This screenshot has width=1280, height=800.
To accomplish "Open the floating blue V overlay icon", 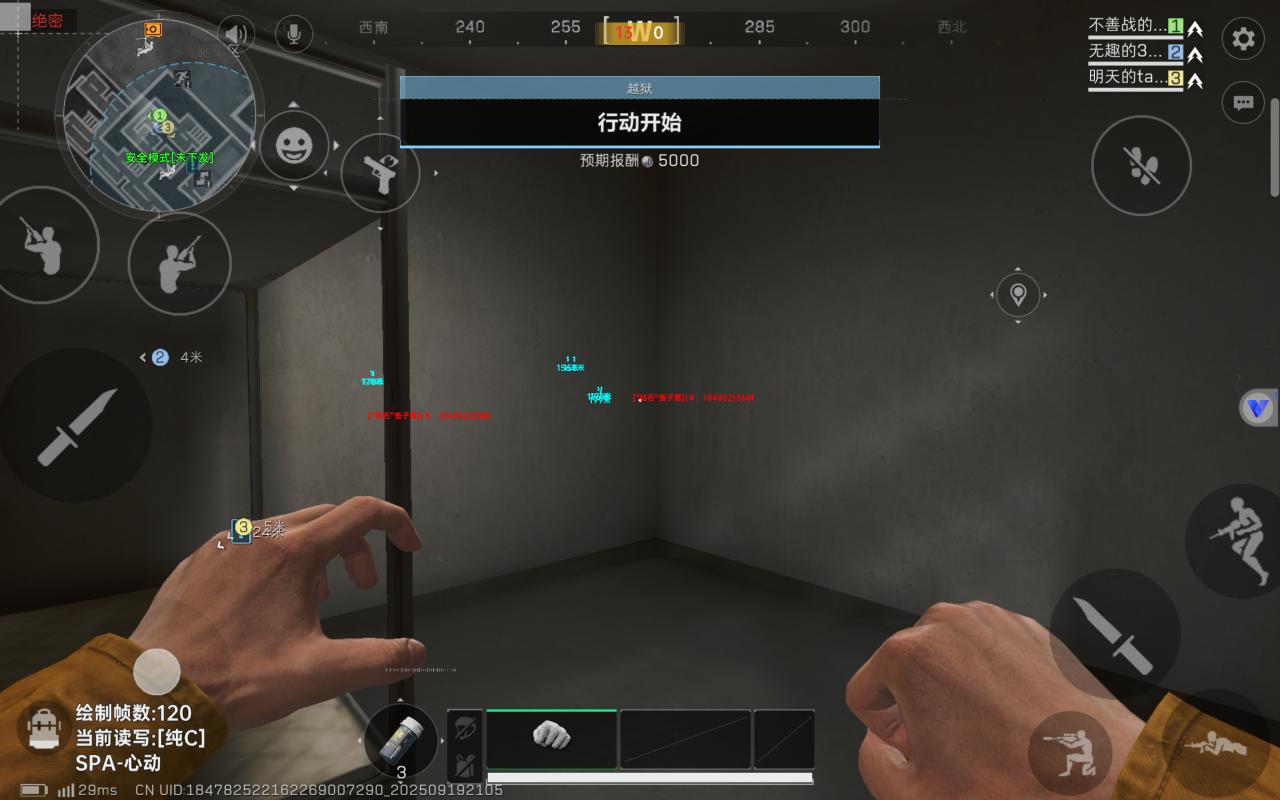I will 1259,407.
